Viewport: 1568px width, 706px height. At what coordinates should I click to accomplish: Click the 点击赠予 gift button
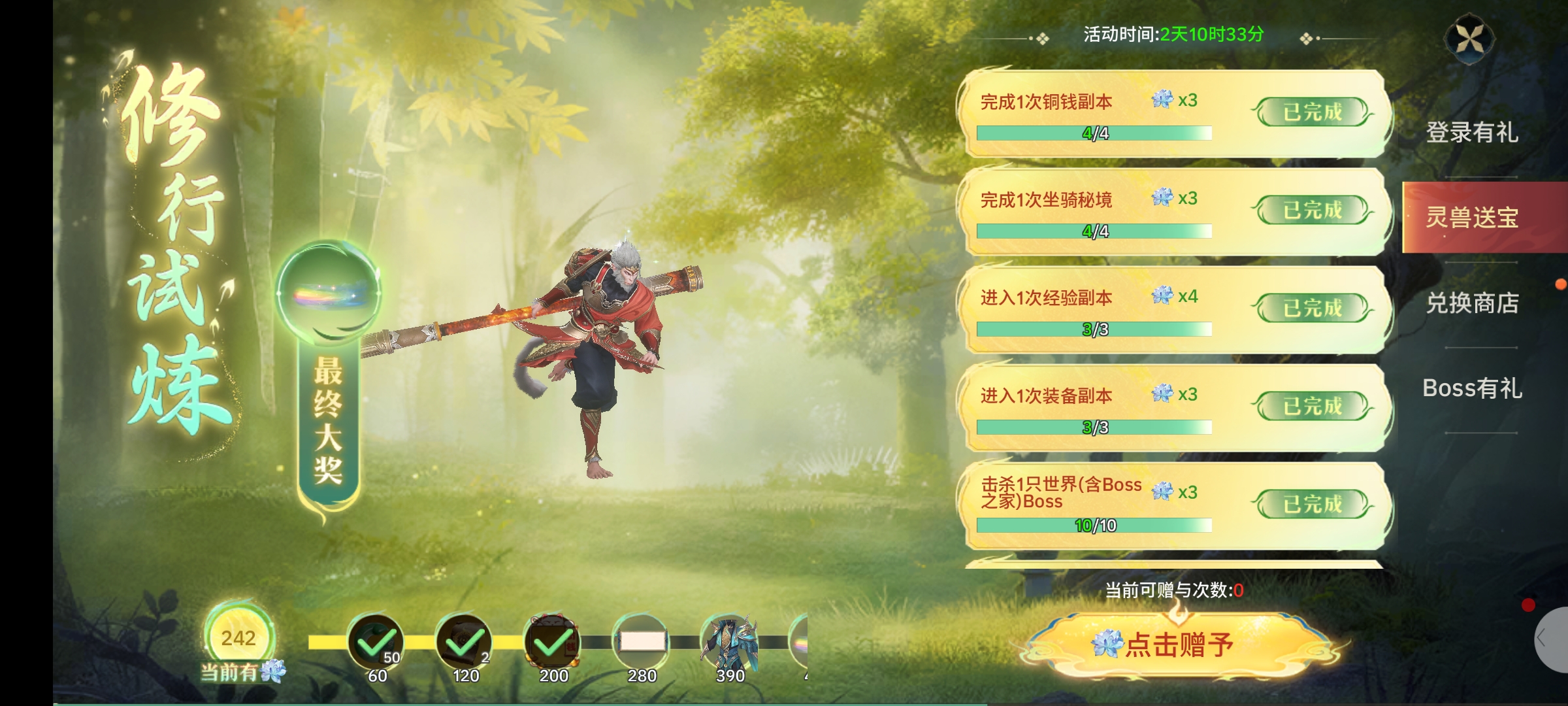click(1180, 645)
